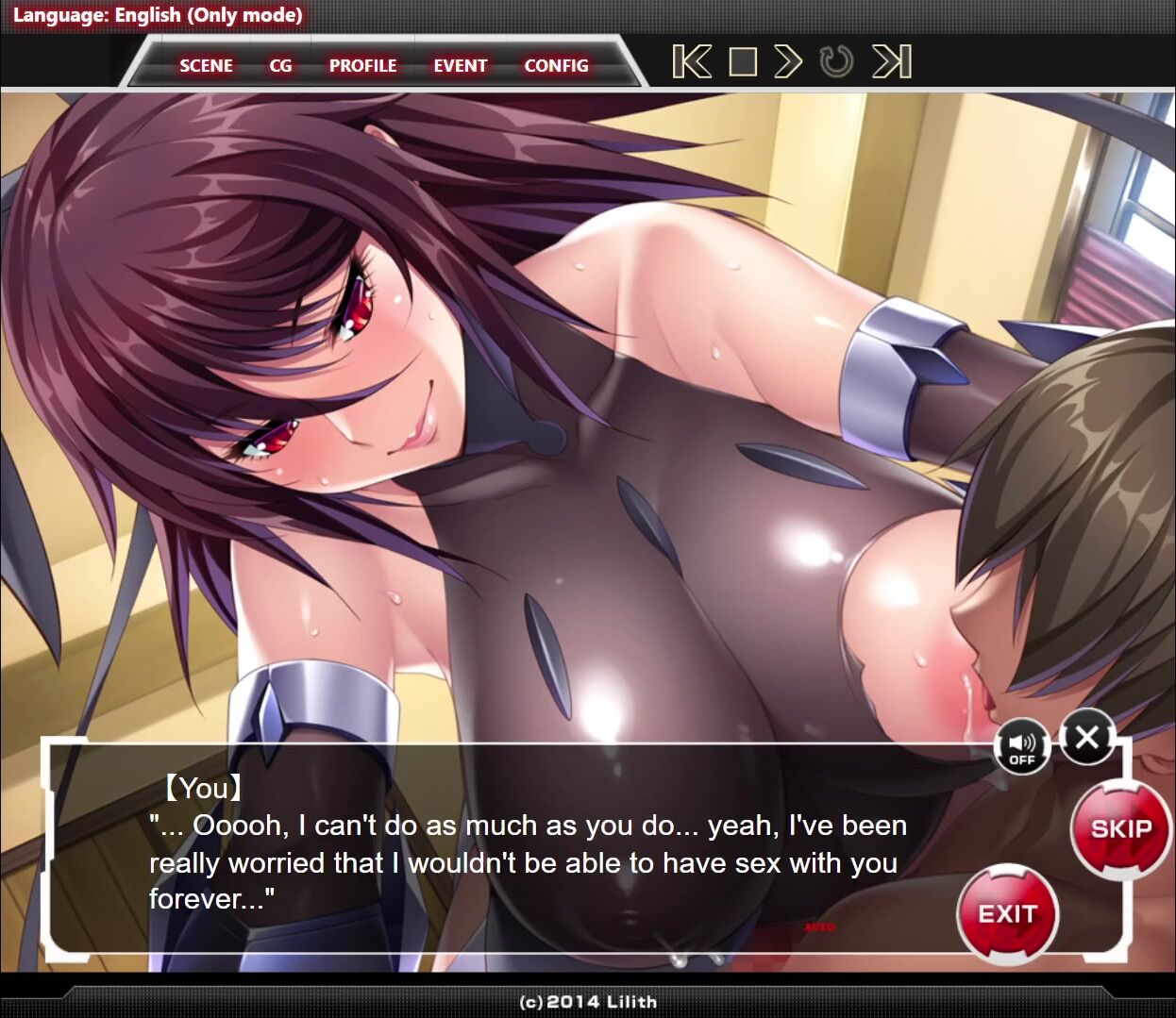Open the SCENE menu tab
The image size is (1176, 1018).
206,66
